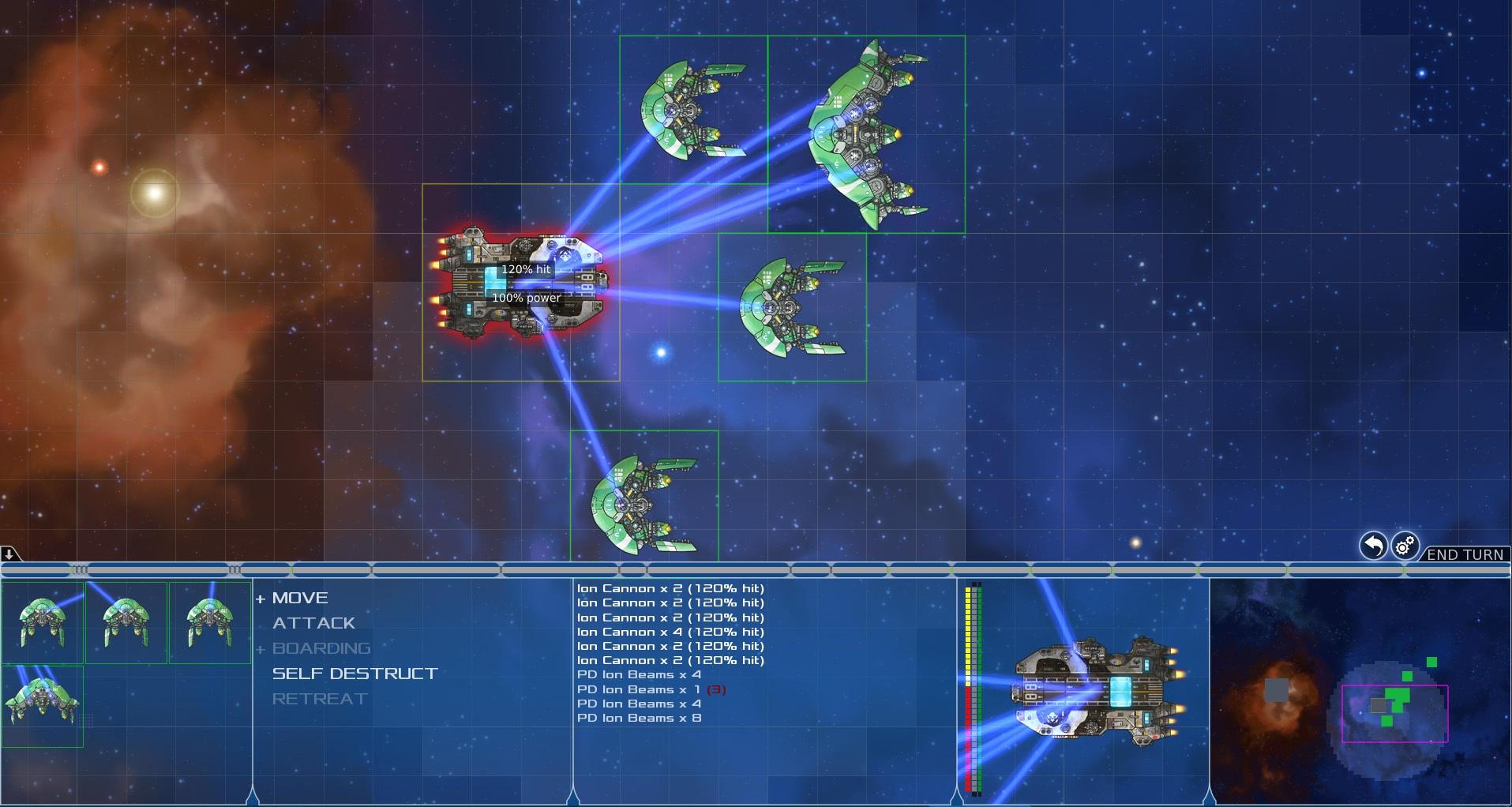The height and width of the screenshot is (807, 1512).
Task: Toggle the red PD Ion Beams x 1 entry
Action: (649, 689)
